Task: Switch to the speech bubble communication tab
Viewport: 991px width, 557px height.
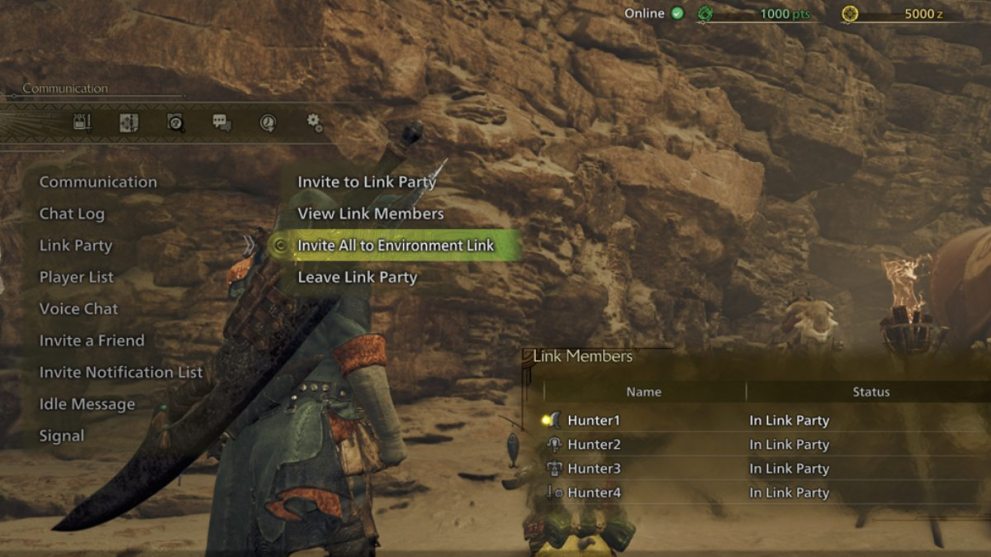Action: (x=222, y=122)
